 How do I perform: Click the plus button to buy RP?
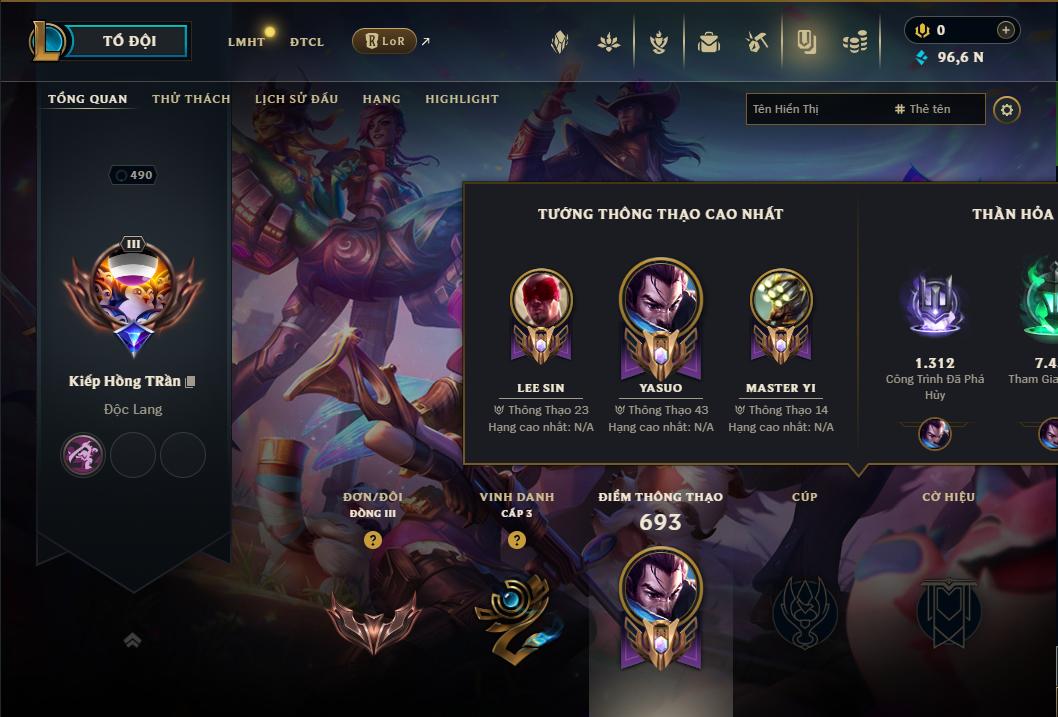(1005, 30)
